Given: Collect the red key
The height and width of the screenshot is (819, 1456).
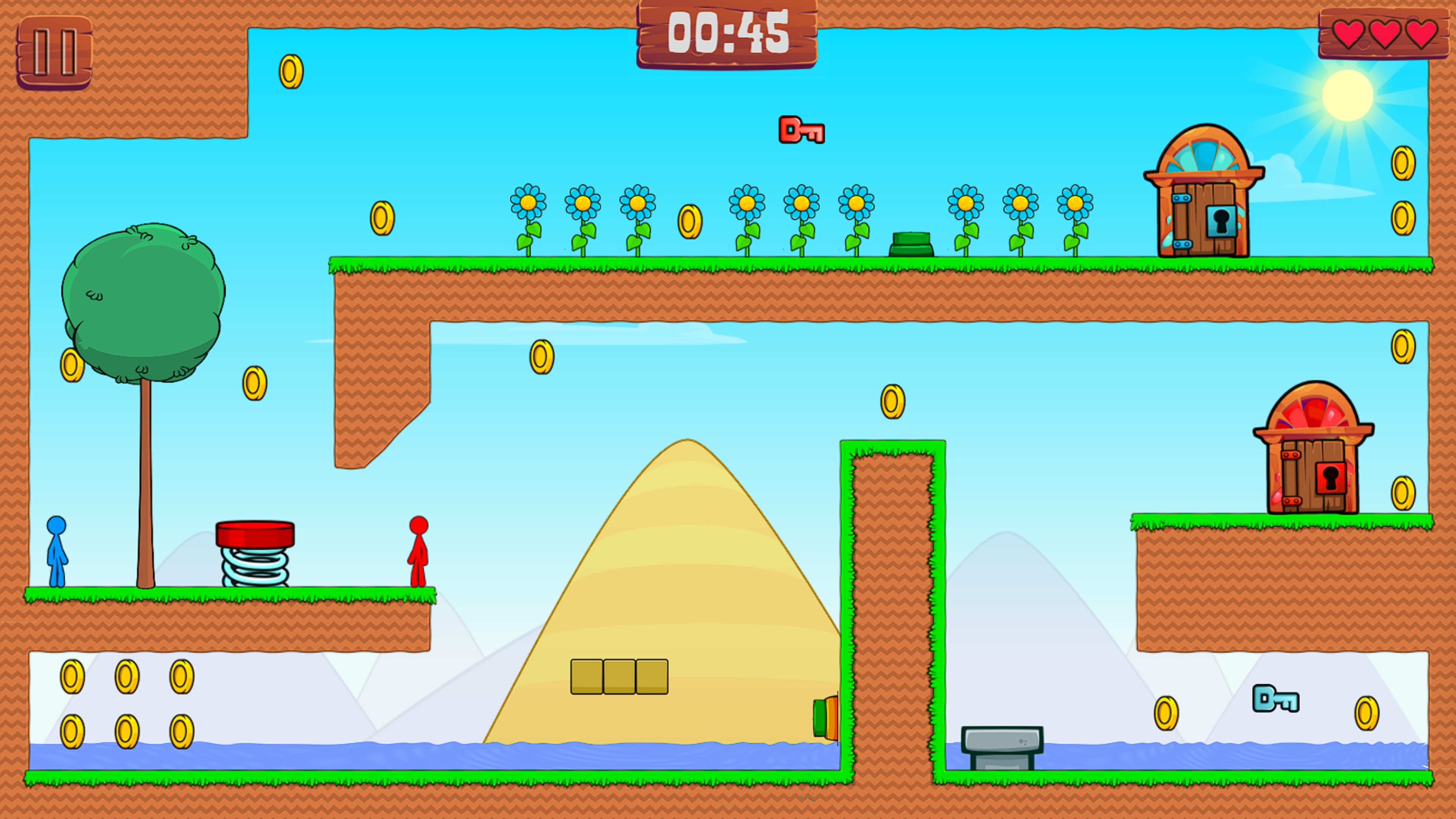Looking at the screenshot, I should (x=802, y=131).
